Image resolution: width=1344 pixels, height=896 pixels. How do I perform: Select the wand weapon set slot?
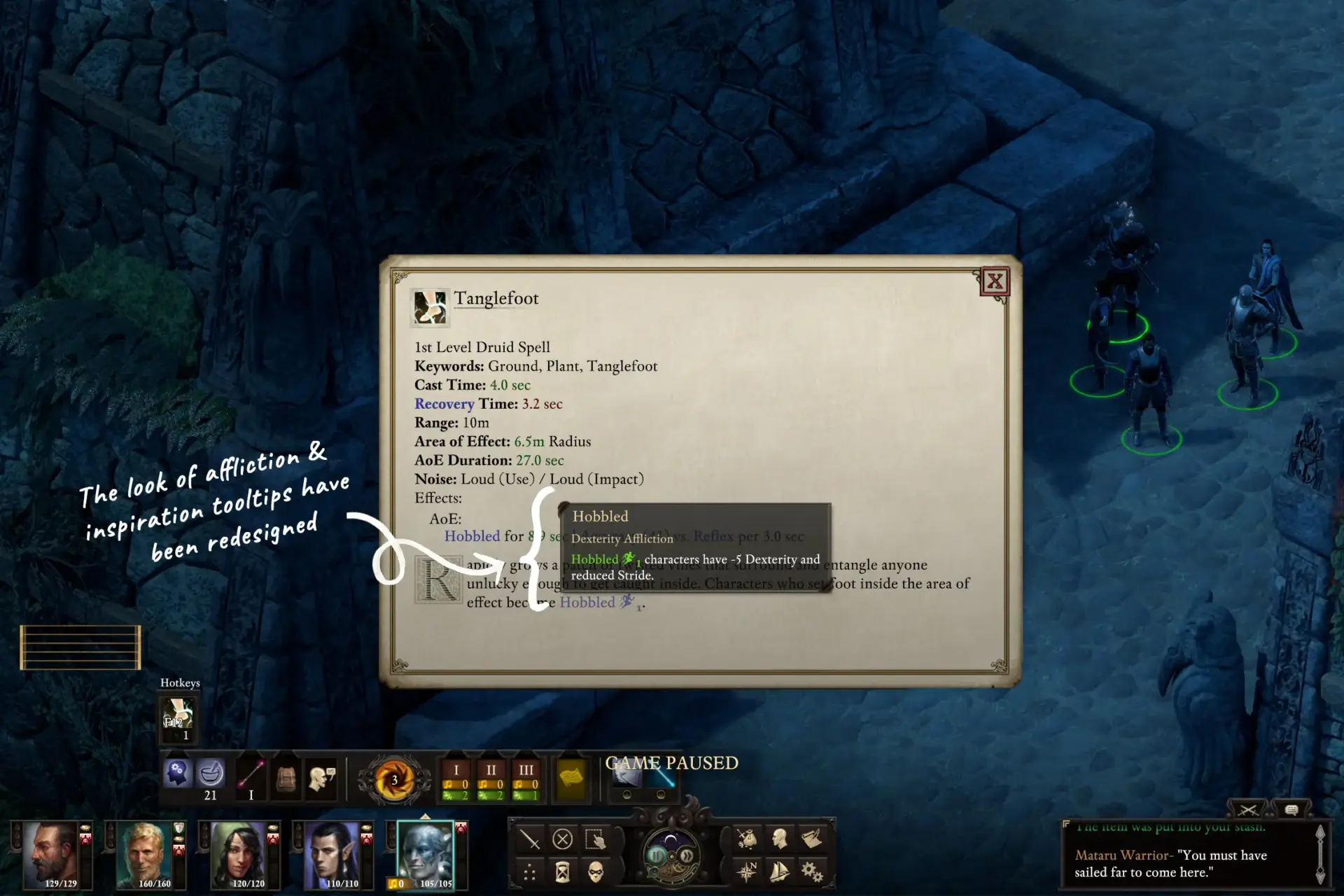[x=251, y=776]
